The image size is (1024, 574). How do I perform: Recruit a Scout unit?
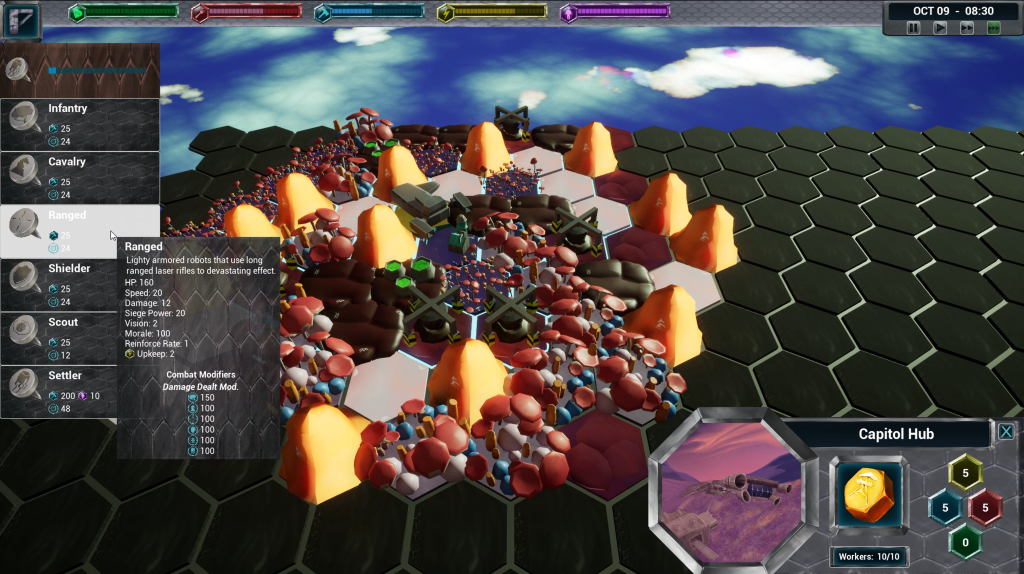[80, 338]
